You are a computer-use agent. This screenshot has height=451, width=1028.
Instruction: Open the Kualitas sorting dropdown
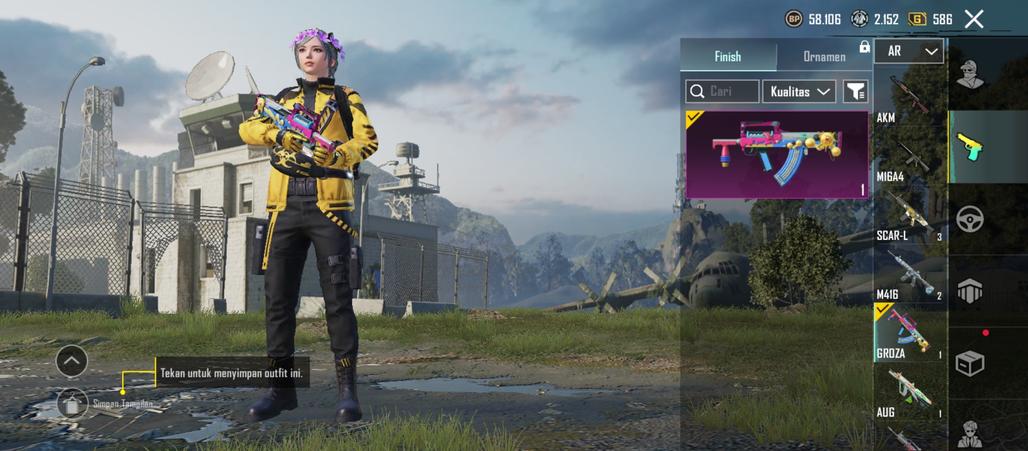click(799, 91)
